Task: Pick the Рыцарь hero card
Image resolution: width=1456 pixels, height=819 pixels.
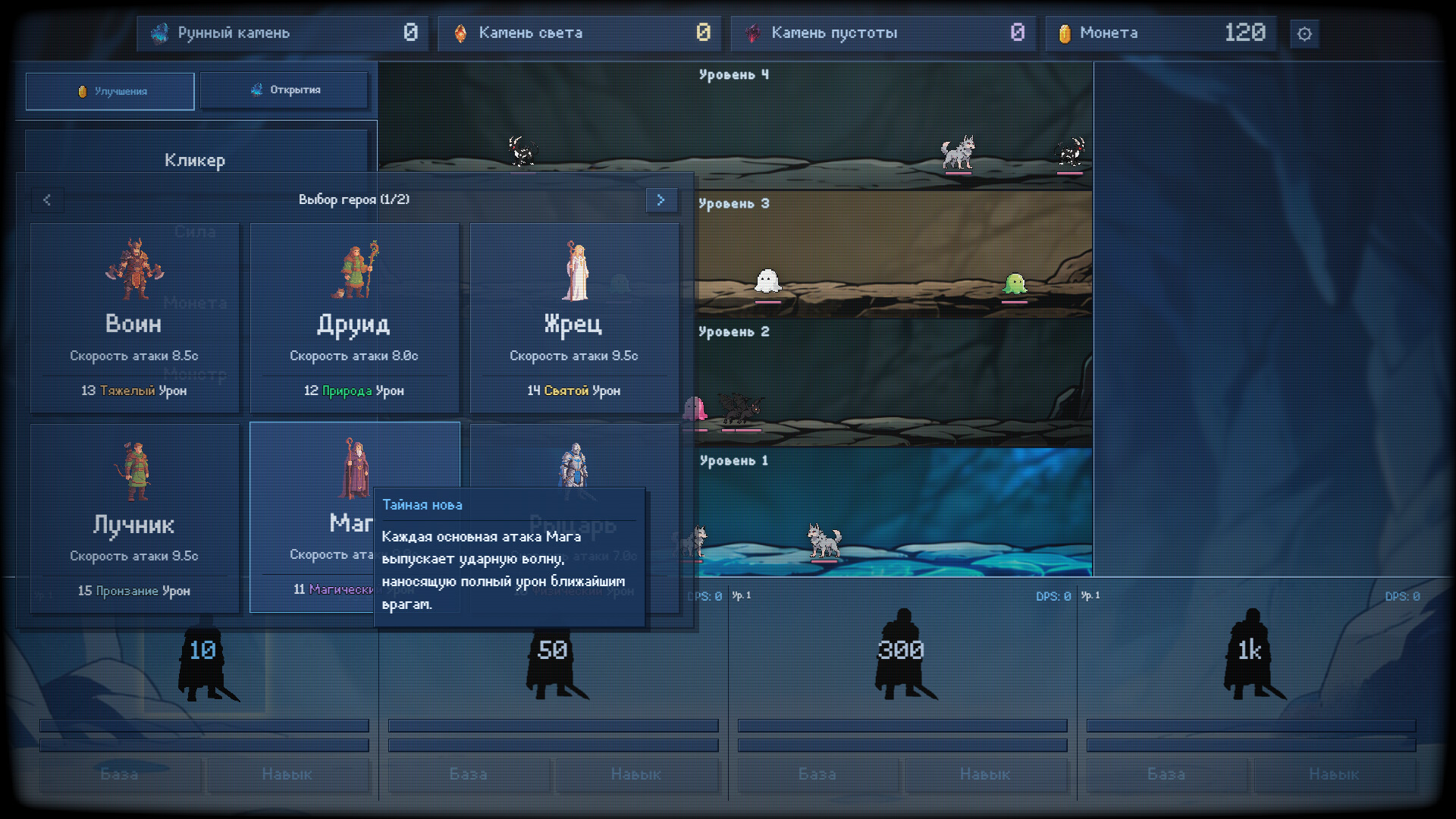Action: (574, 463)
